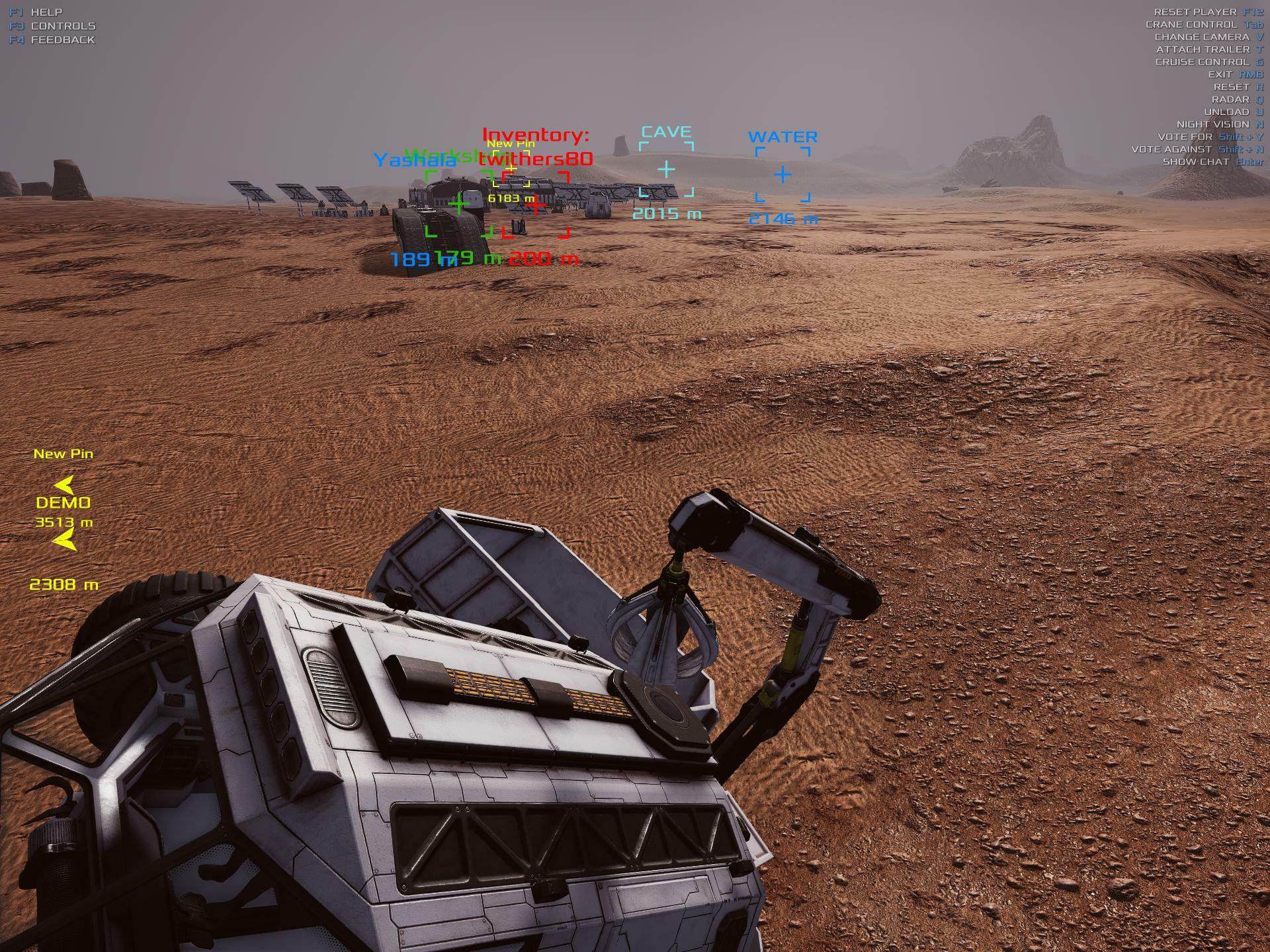Select the CAVE waypoint crosshair marker
This screenshot has width=1270, height=952.
click(666, 170)
